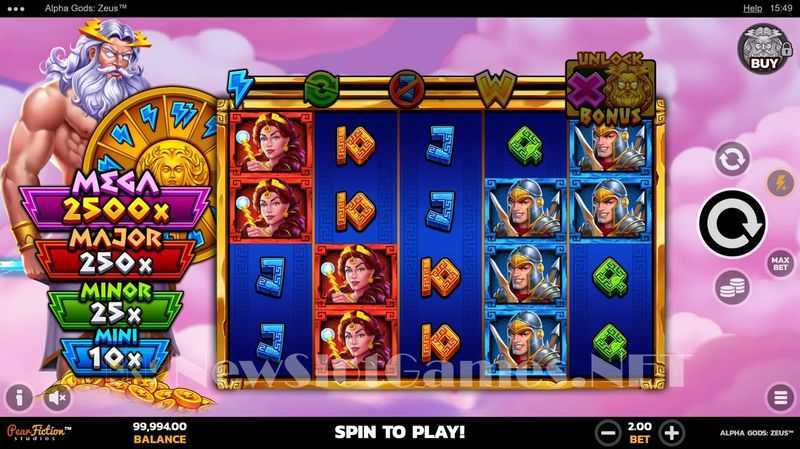Click the Help link in the top bar
Image resolution: width=800 pixels, height=449 pixels.
point(752,8)
